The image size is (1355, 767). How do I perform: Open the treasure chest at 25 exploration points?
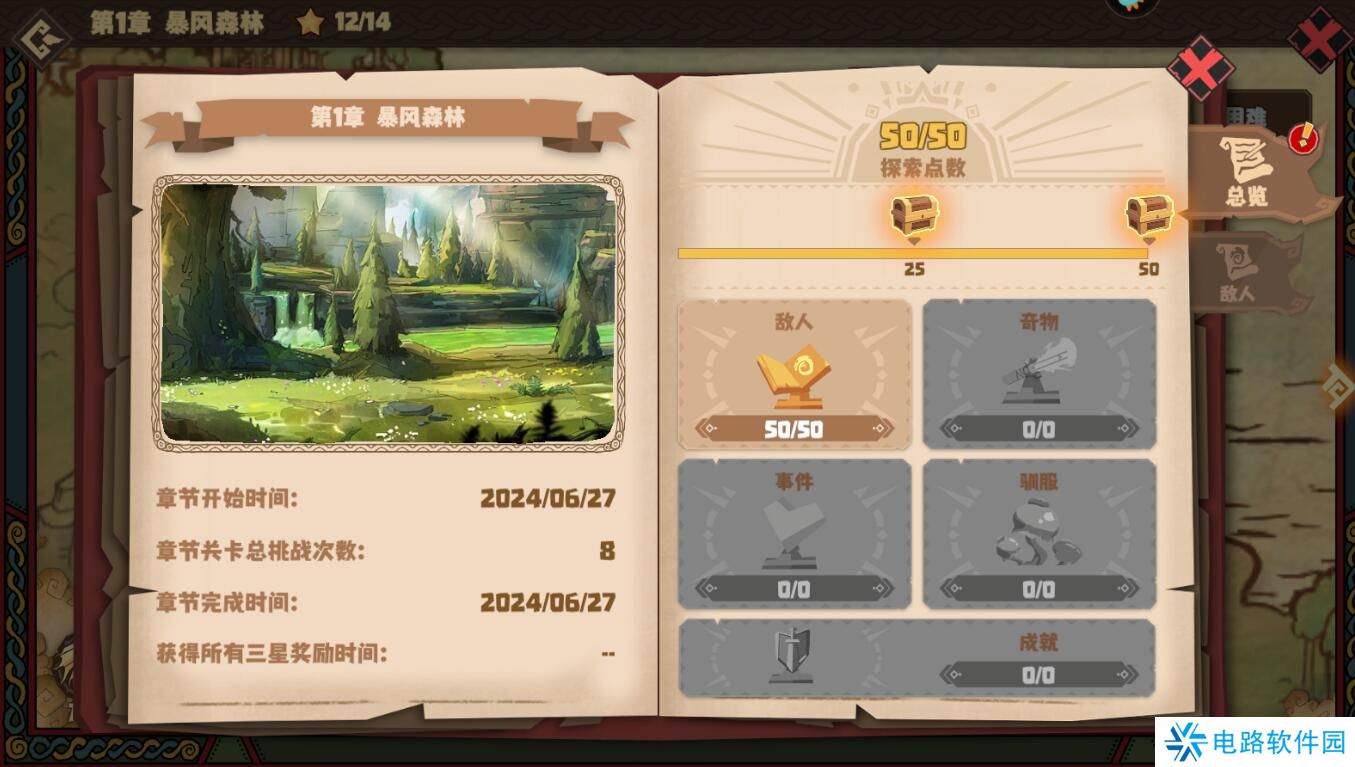(x=913, y=213)
